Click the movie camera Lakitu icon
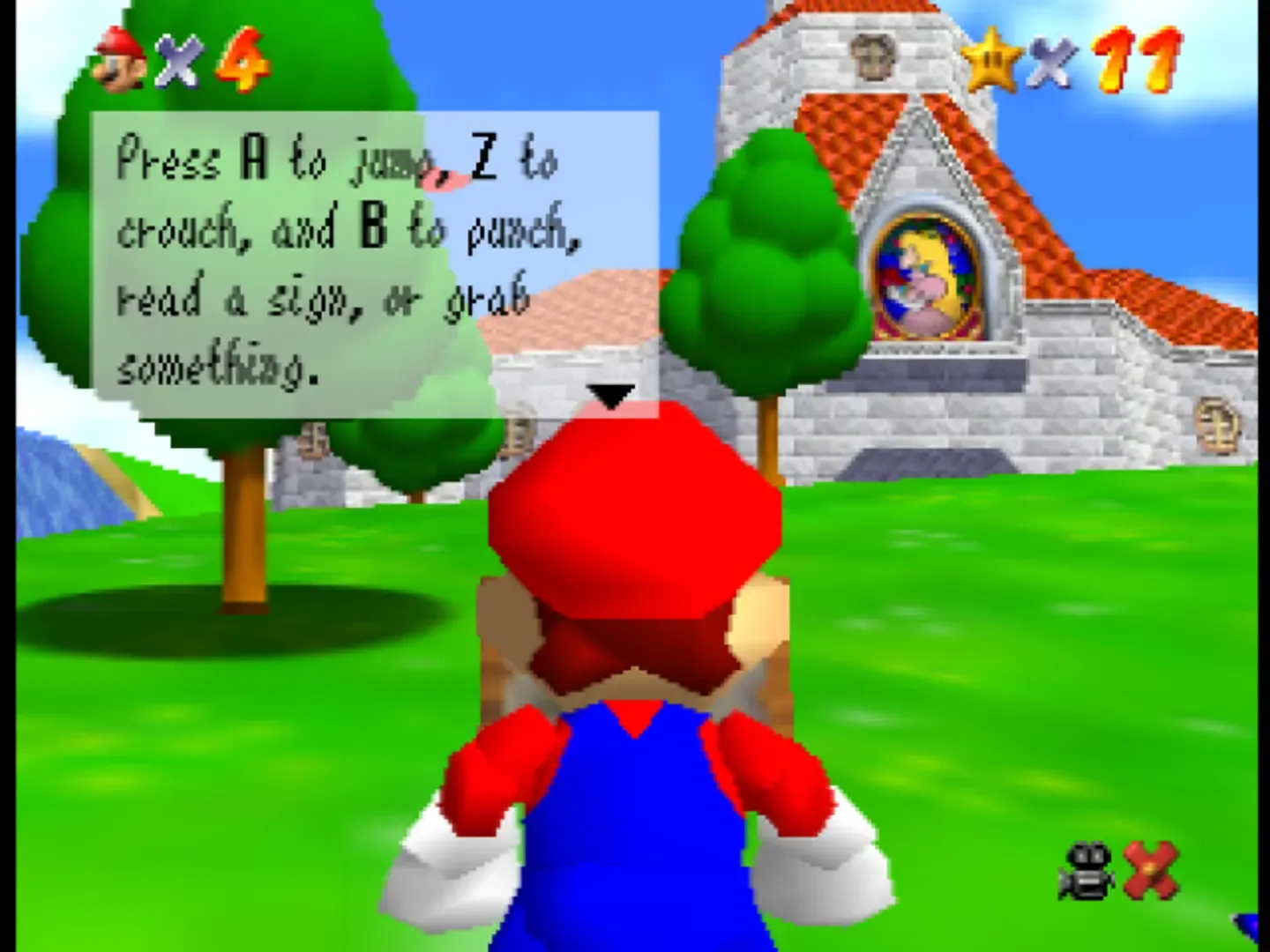This screenshot has height=952, width=1270. click(x=1087, y=870)
